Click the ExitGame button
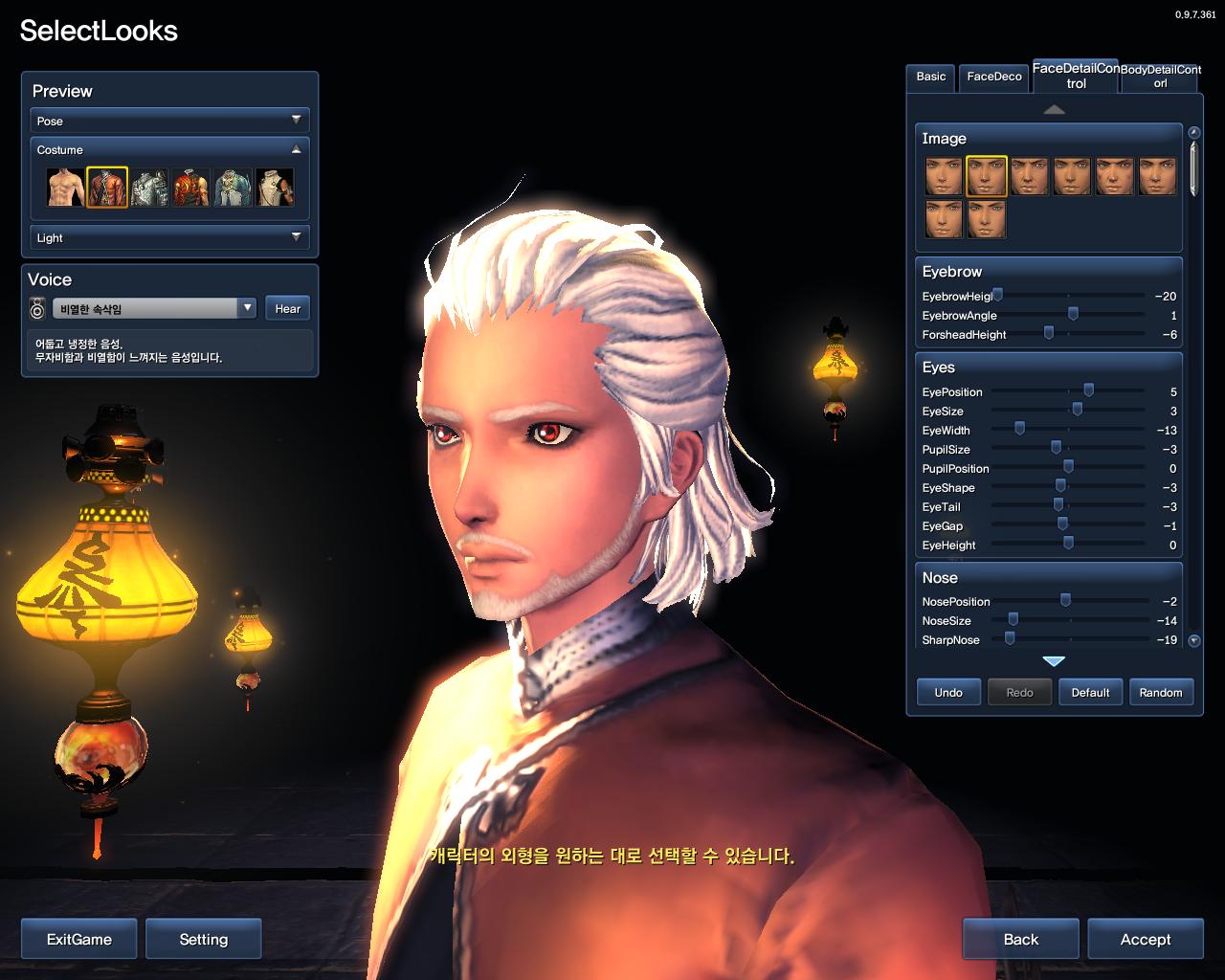This screenshot has width=1225, height=980. (79, 939)
